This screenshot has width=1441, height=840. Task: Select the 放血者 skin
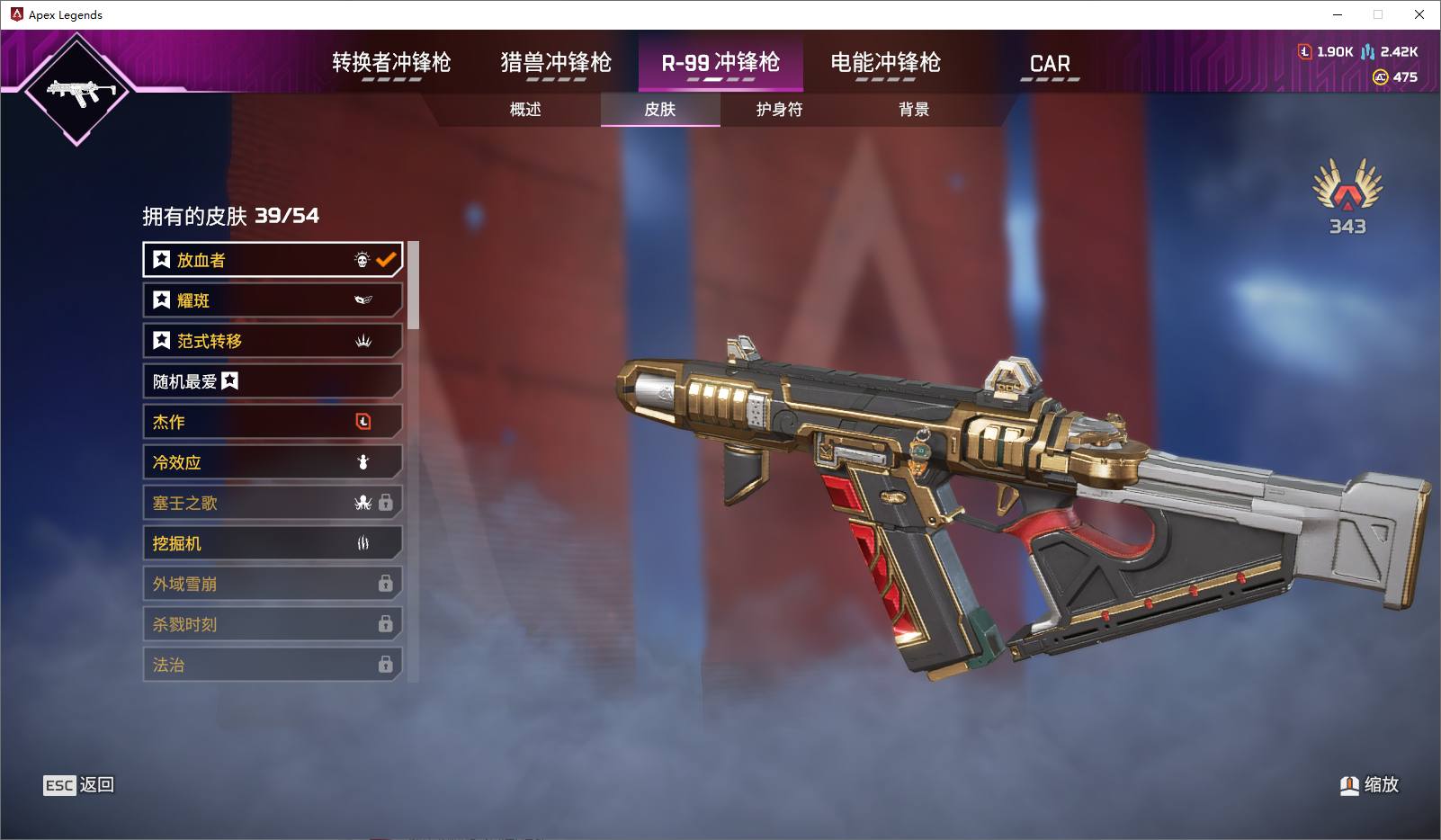pyautogui.click(x=272, y=260)
